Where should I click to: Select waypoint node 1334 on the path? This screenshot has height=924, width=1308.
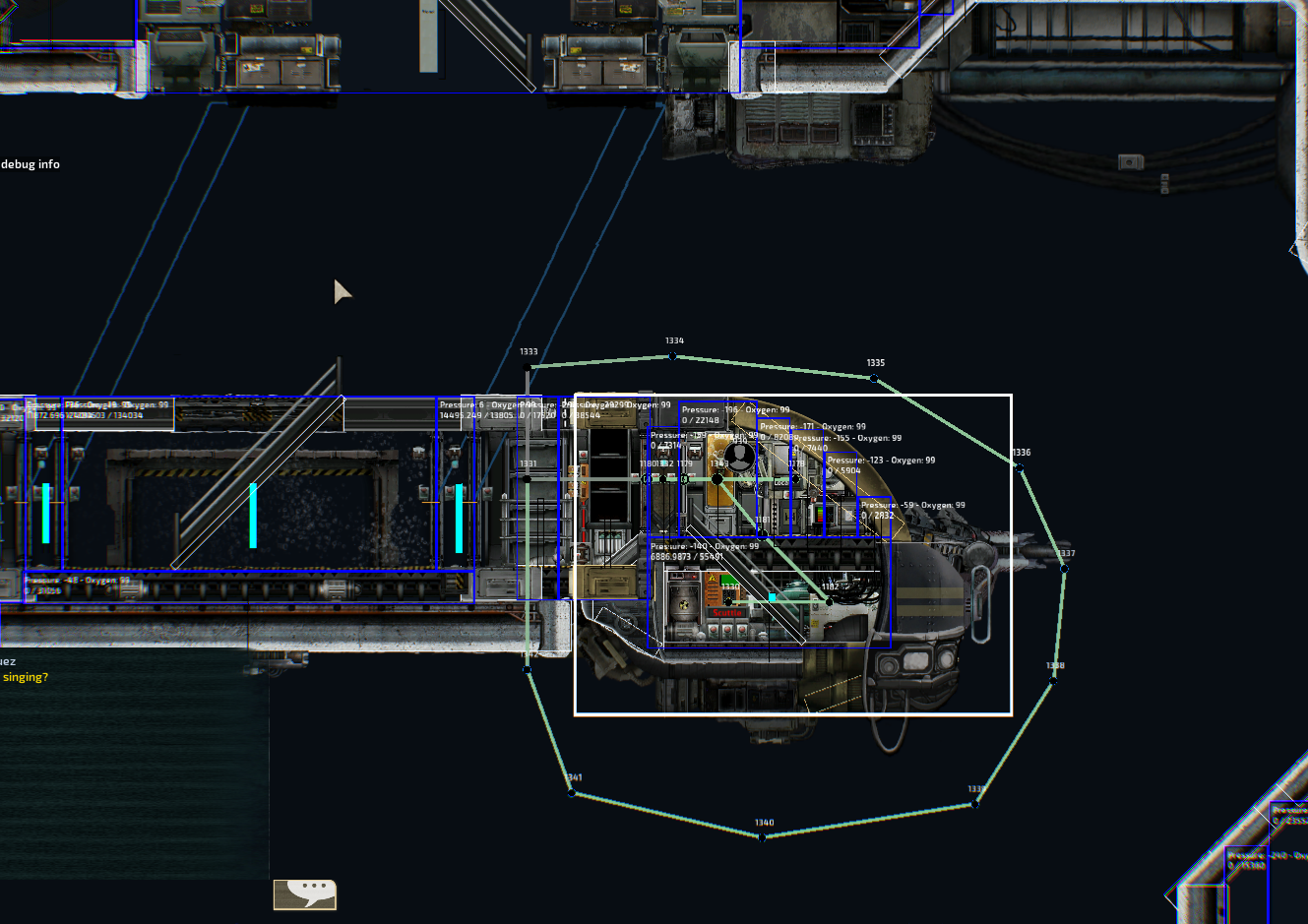point(672,355)
